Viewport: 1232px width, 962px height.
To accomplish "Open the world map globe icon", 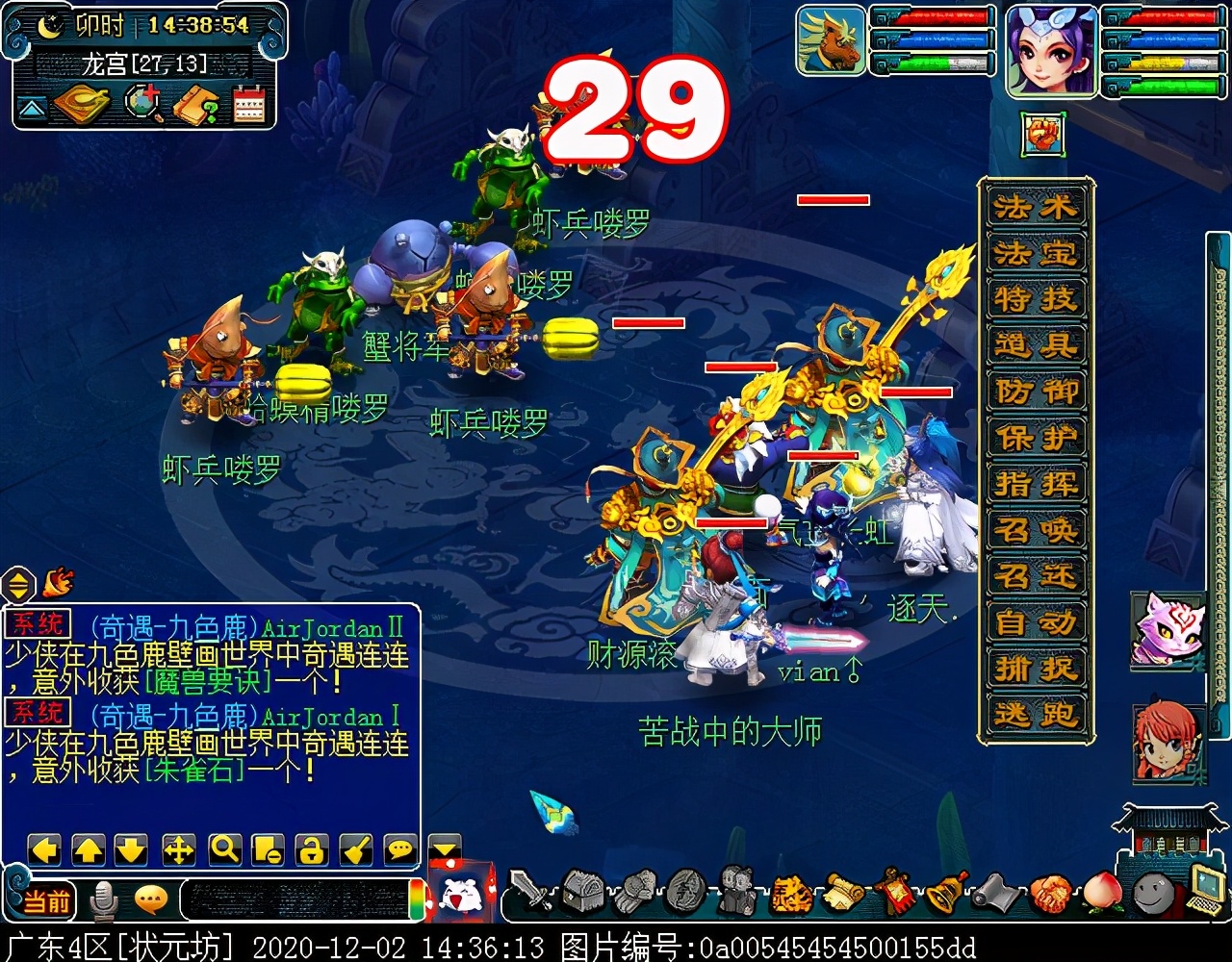I will 143,104.
